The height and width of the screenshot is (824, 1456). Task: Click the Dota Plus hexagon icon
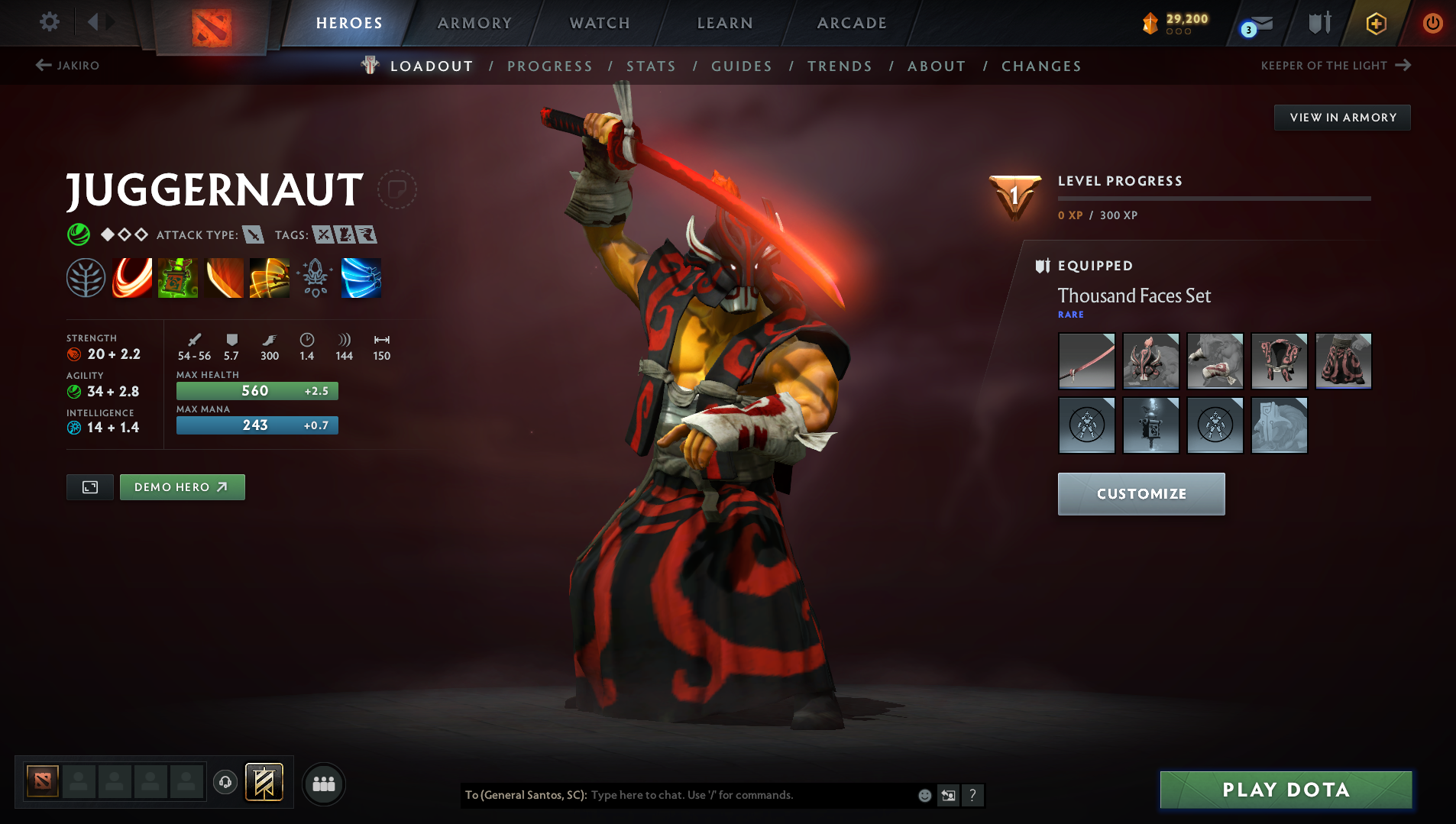pos(1376,23)
